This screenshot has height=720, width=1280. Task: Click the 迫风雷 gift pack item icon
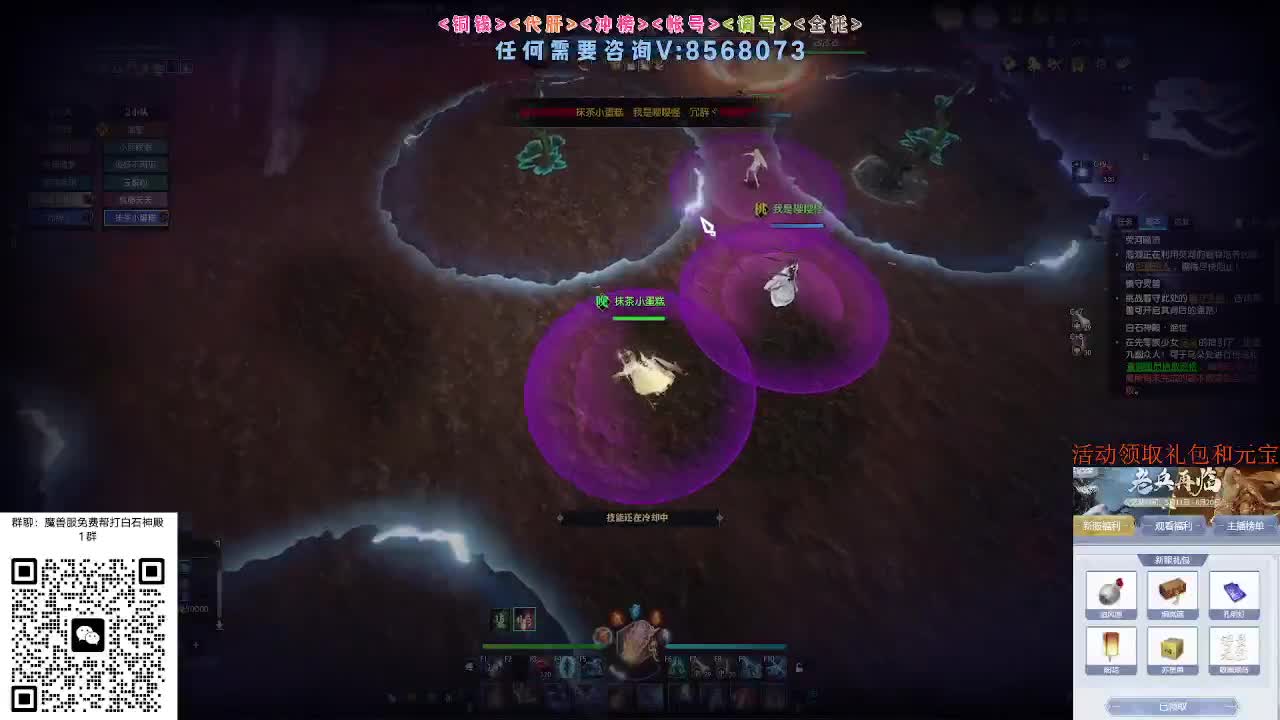(1111, 593)
